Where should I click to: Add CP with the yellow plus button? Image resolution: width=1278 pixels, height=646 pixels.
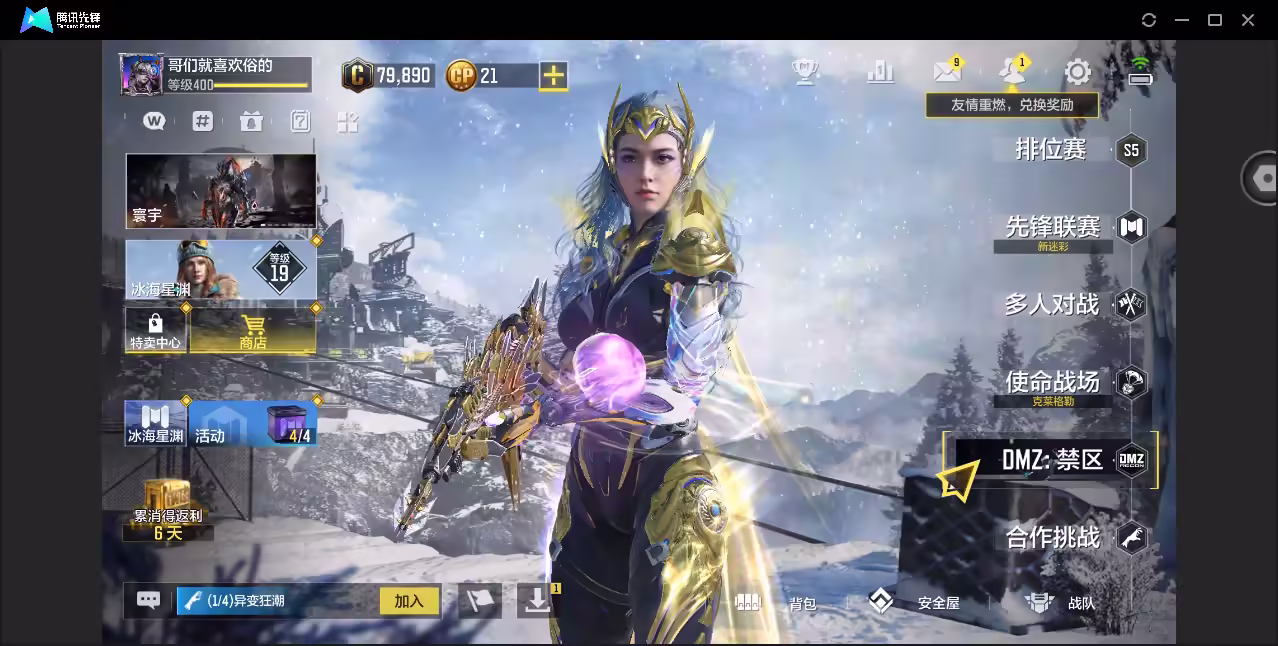(x=553, y=75)
